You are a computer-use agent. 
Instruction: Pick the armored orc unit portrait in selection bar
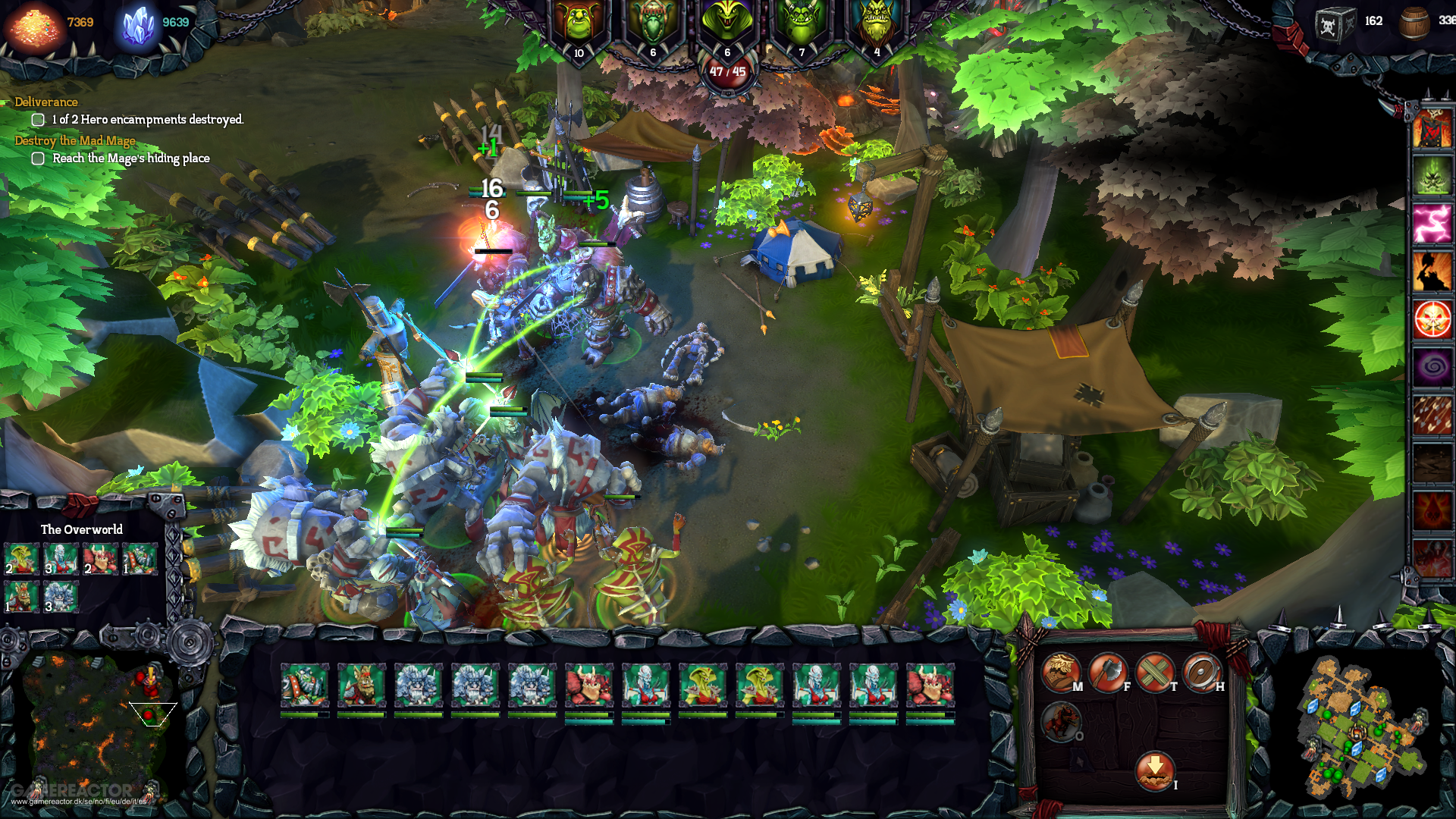pyautogui.click(x=304, y=685)
